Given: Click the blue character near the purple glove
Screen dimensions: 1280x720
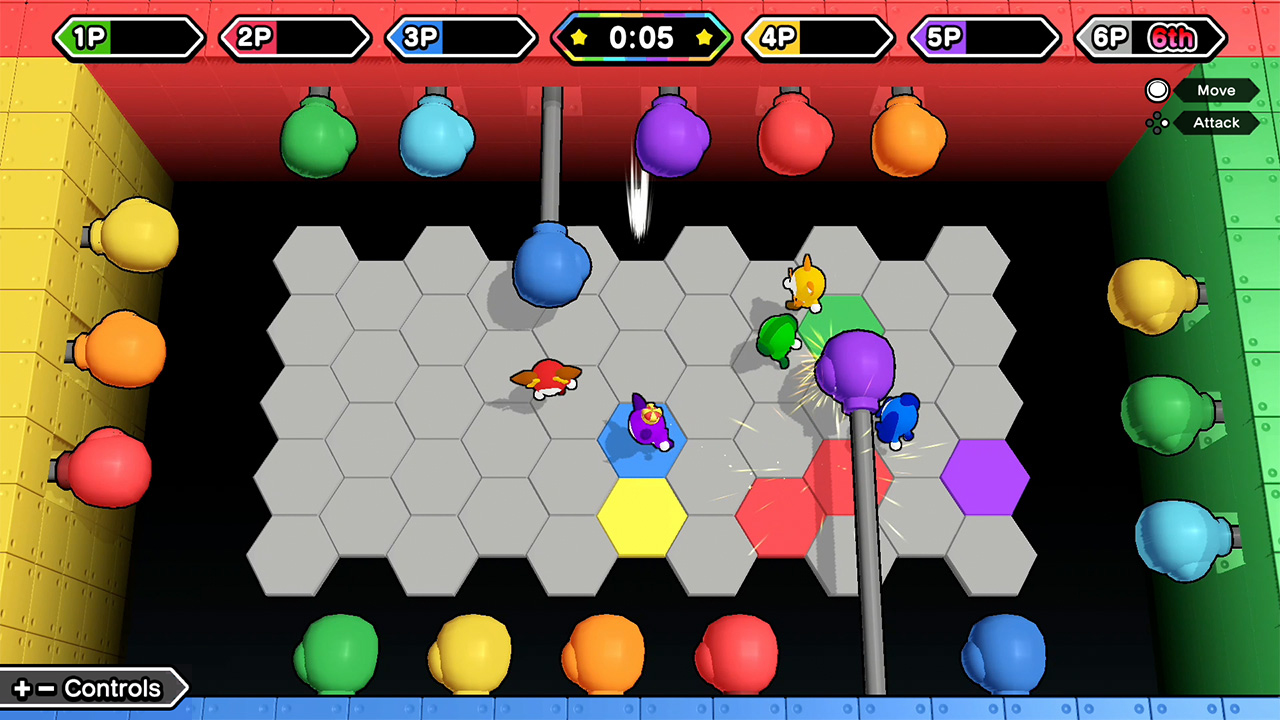Looking at the screenshot, I should pyautogui.click(x=898, y=420).
